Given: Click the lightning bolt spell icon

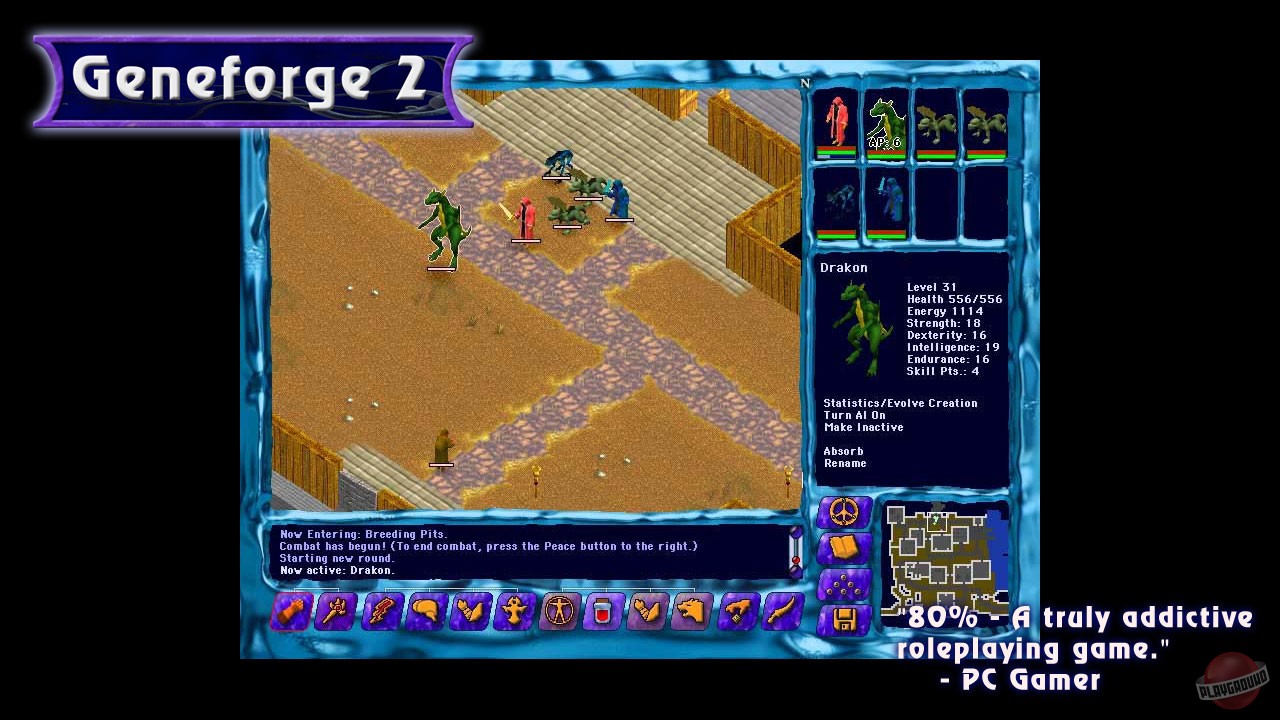Looking at the screenshot, I should point(380,612).
